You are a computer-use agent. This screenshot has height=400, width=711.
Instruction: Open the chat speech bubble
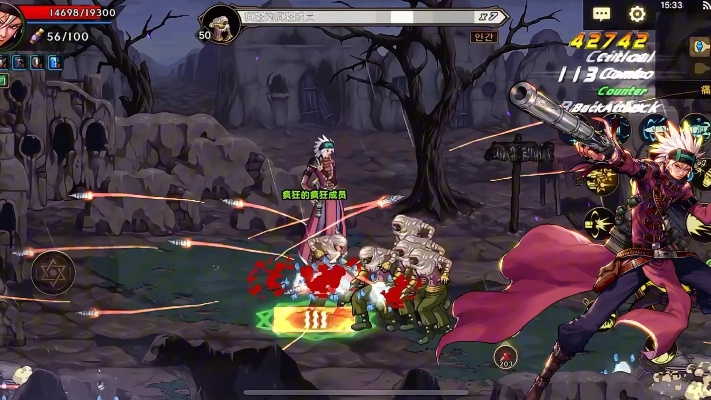click(601, 14)
